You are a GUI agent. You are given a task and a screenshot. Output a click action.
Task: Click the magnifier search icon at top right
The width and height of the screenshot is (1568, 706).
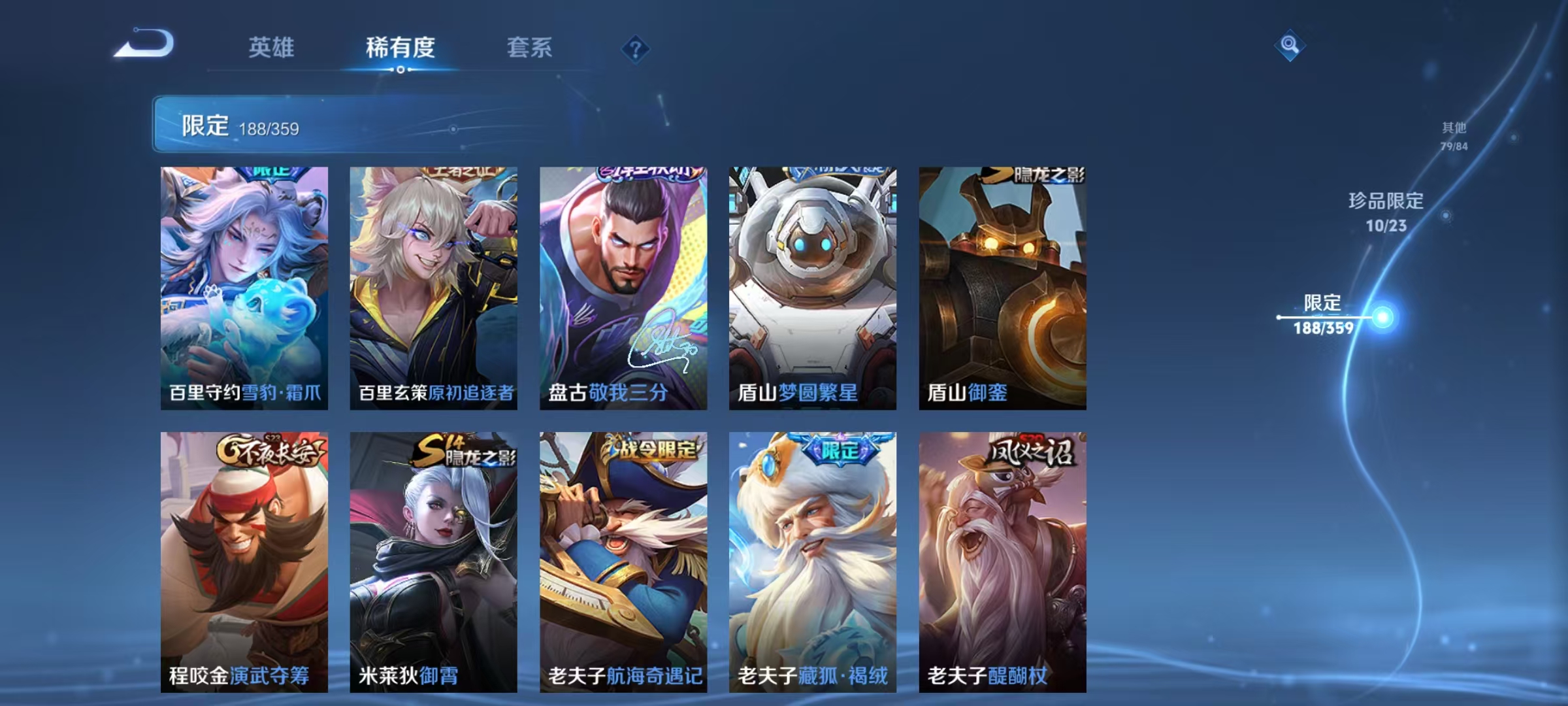click(x=1288, y=44)
